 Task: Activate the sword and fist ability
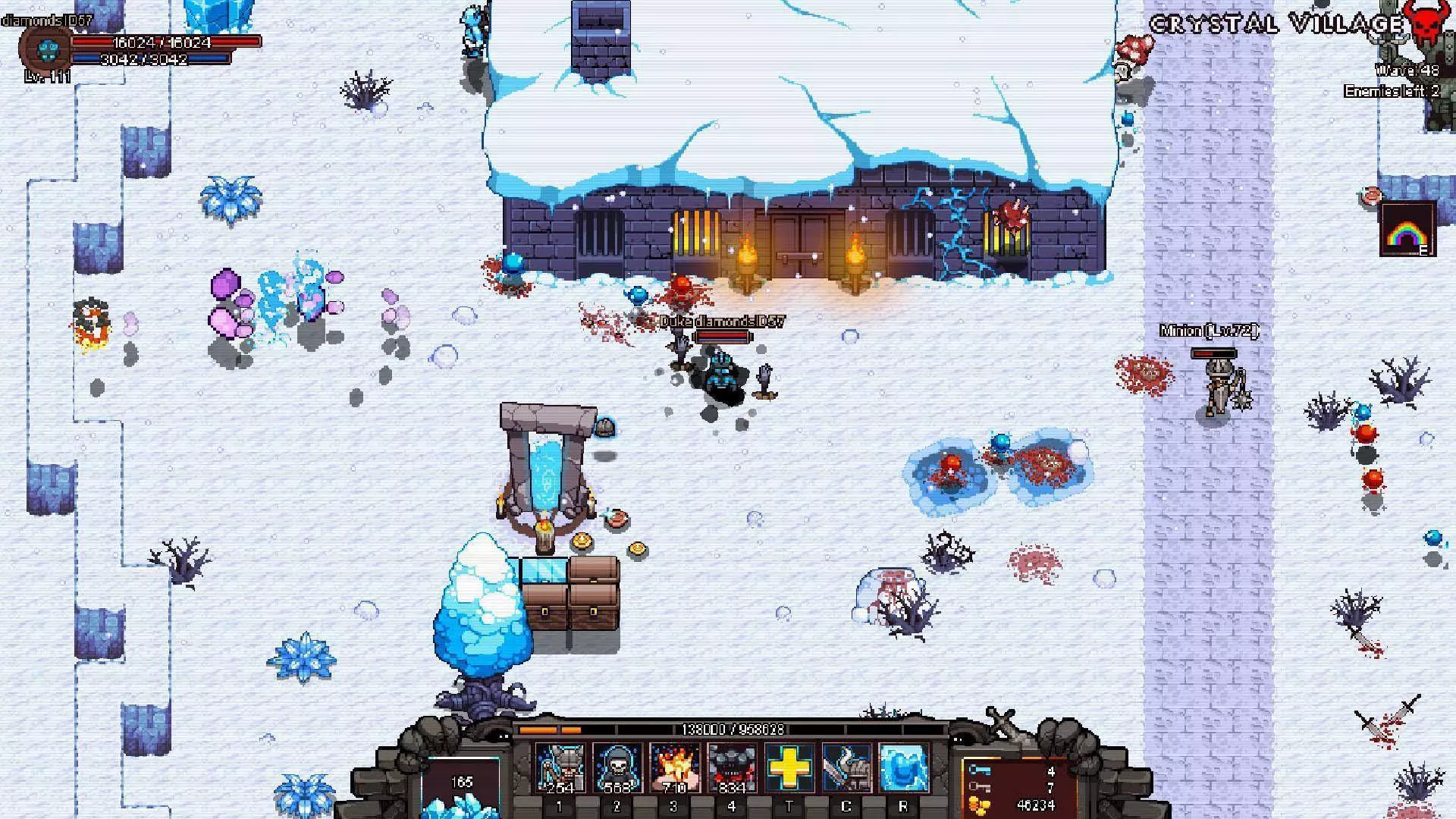[846, 767]
